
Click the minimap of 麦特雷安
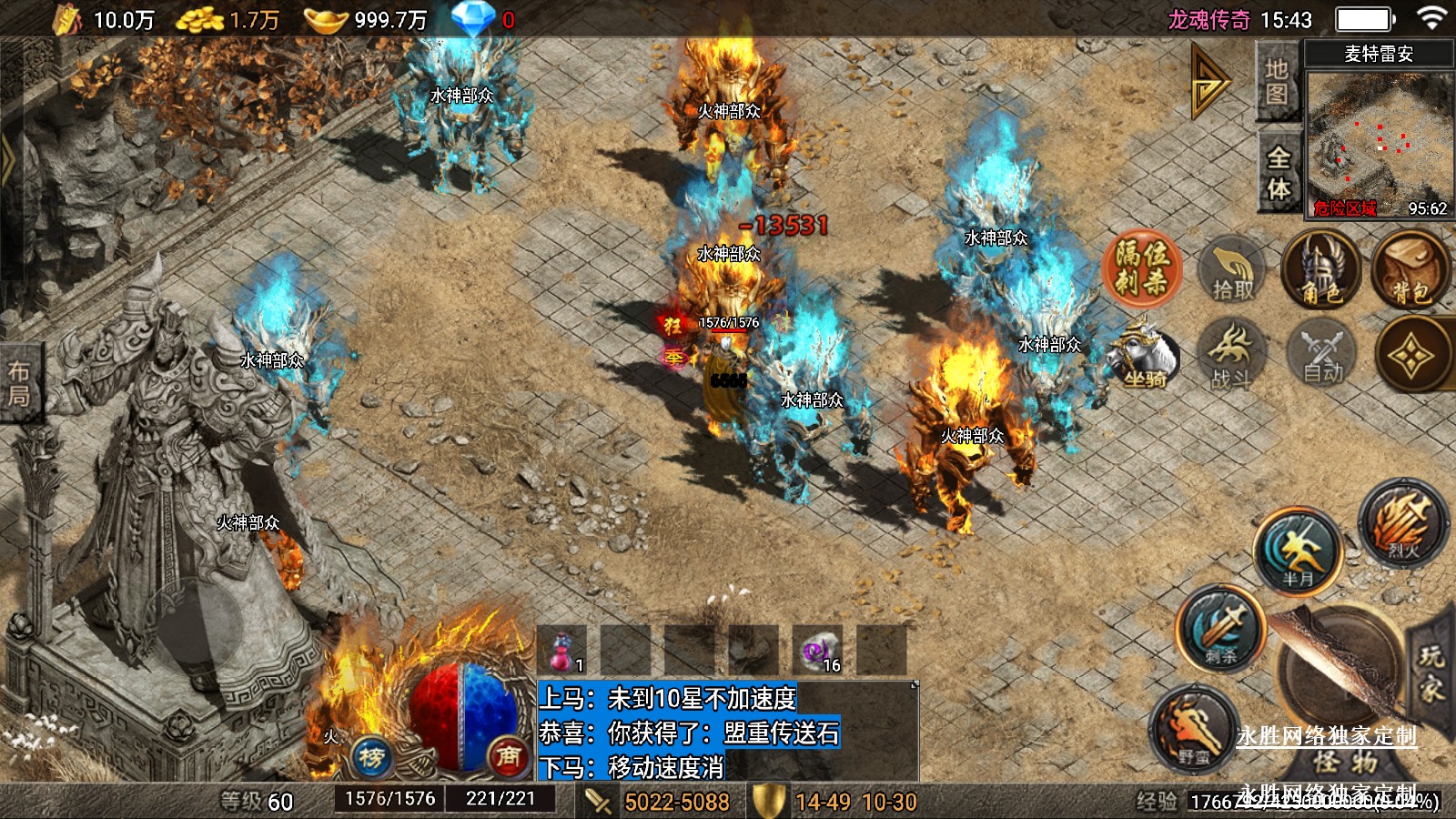point(1380,142)
